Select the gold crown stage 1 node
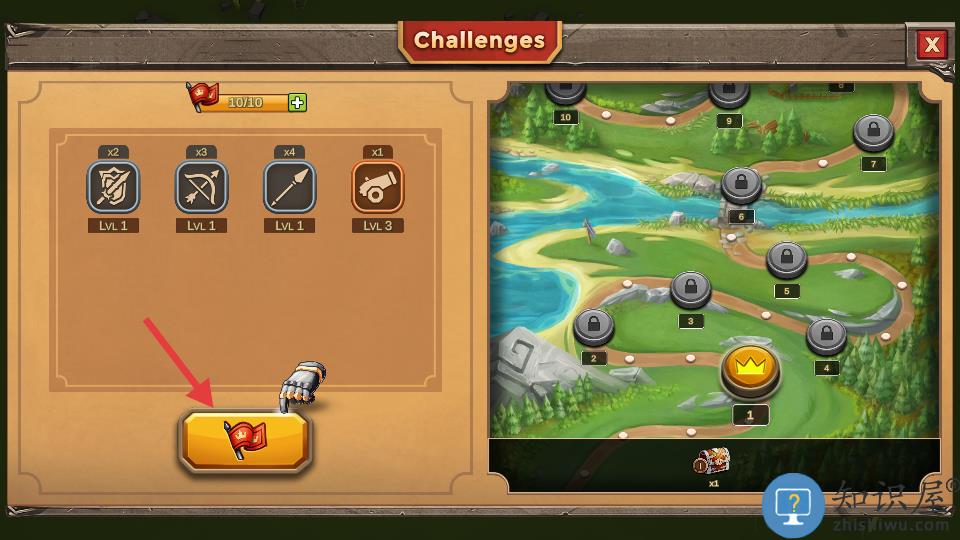 (749, 368)
